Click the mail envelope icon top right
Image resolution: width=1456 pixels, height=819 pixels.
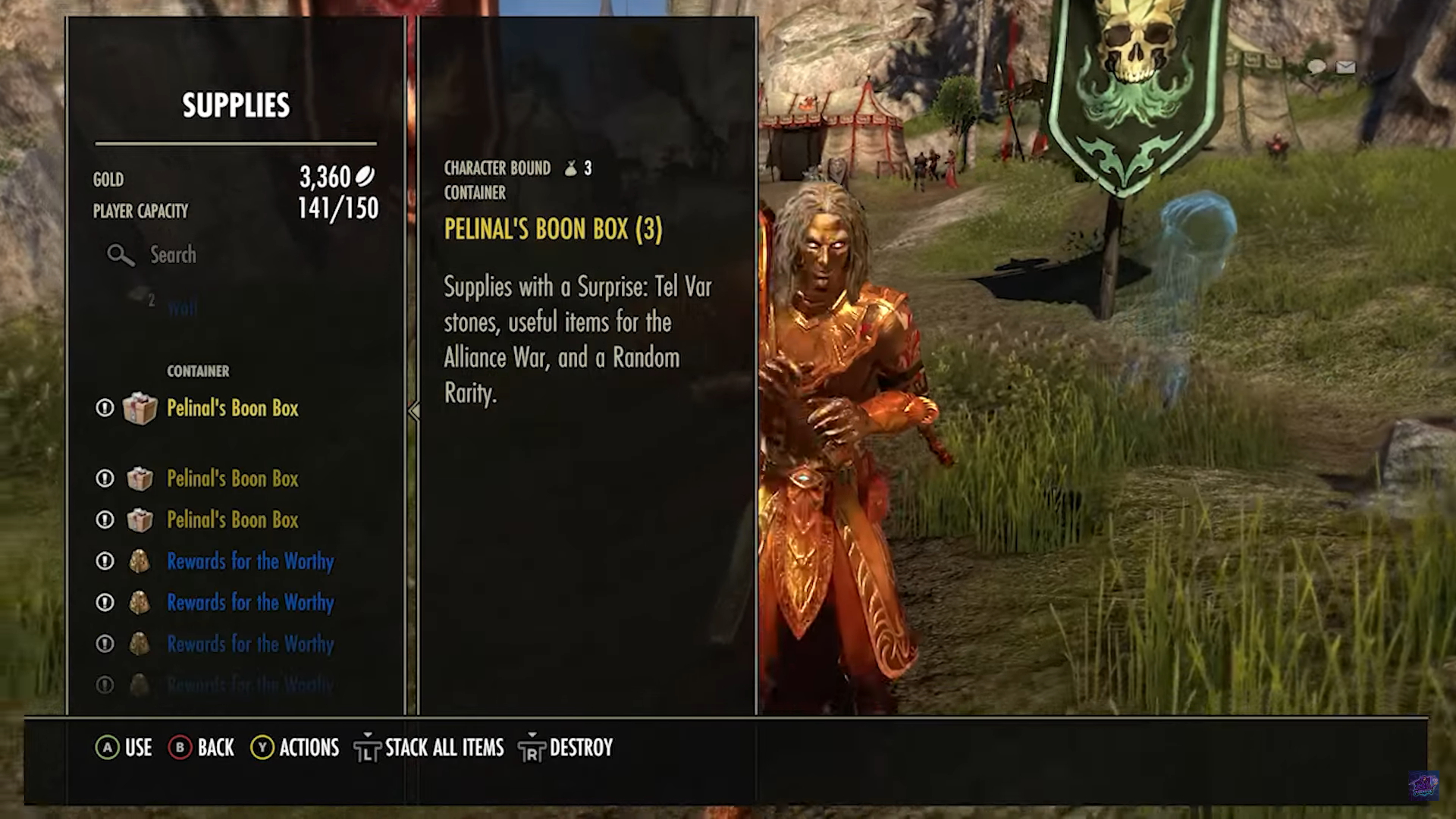coord(1346,67)
